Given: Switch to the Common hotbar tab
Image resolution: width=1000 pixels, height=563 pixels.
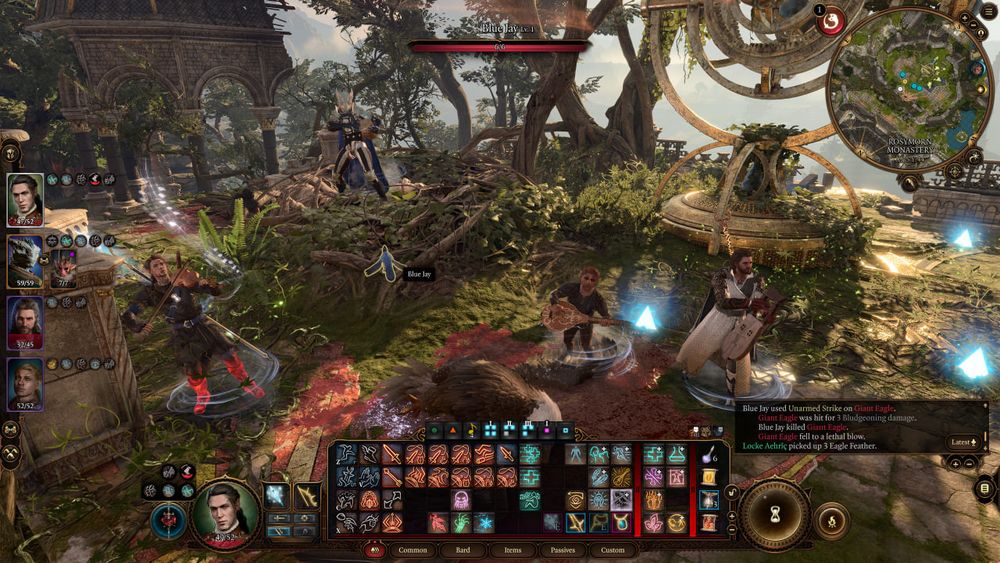Looking at the screenshot, I should (x=412, y=550).
